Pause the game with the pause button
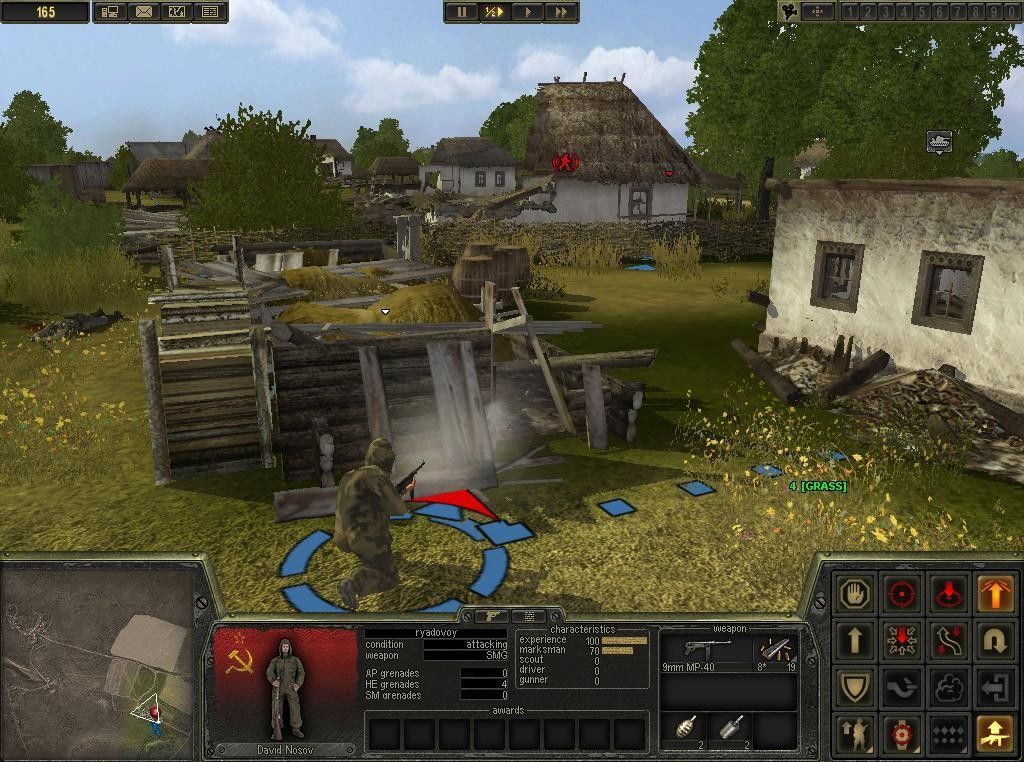The image size is (1024, 762). click(x=462, y=12)
